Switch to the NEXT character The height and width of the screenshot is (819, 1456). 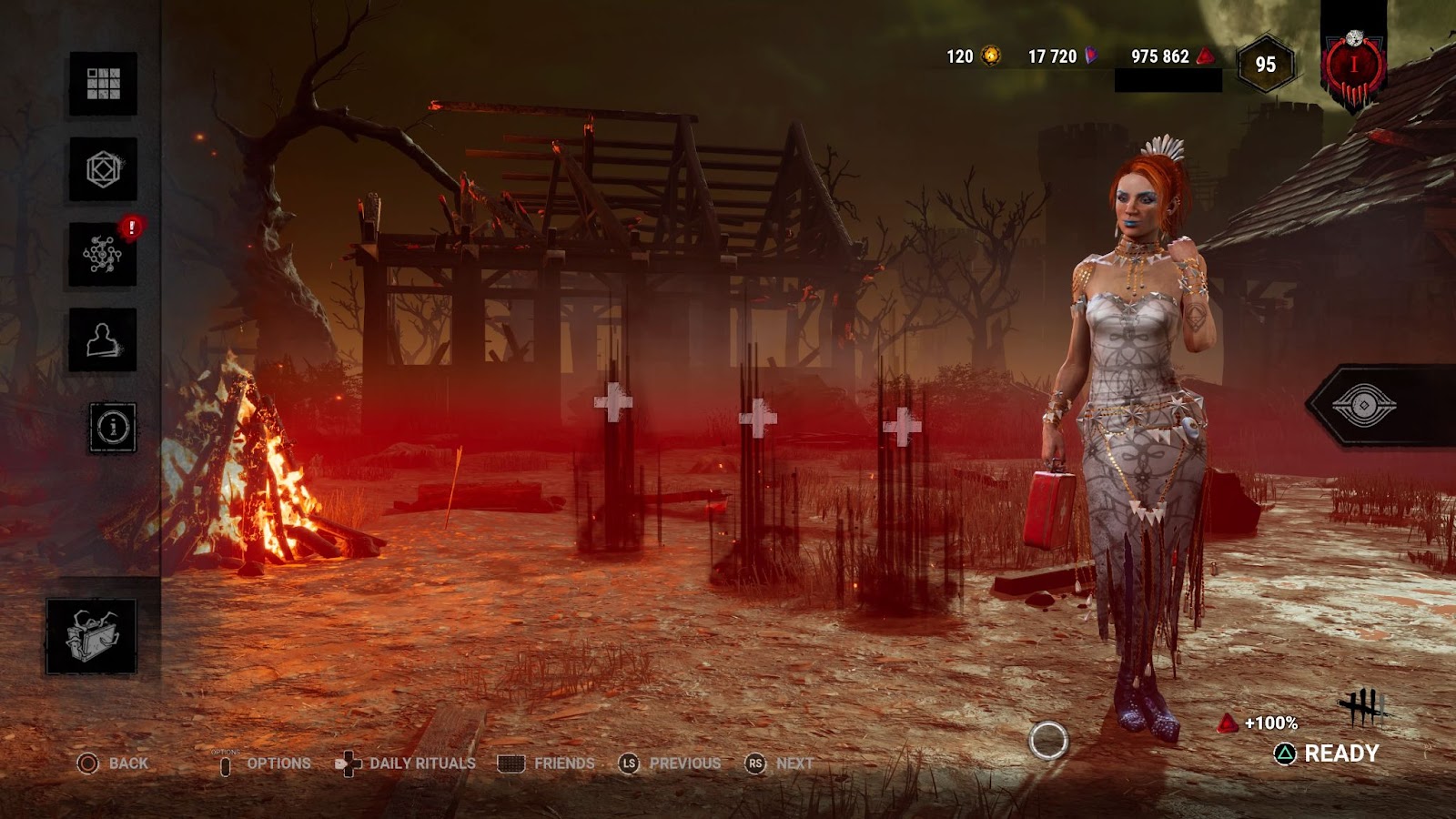click(x=780, y=763)
